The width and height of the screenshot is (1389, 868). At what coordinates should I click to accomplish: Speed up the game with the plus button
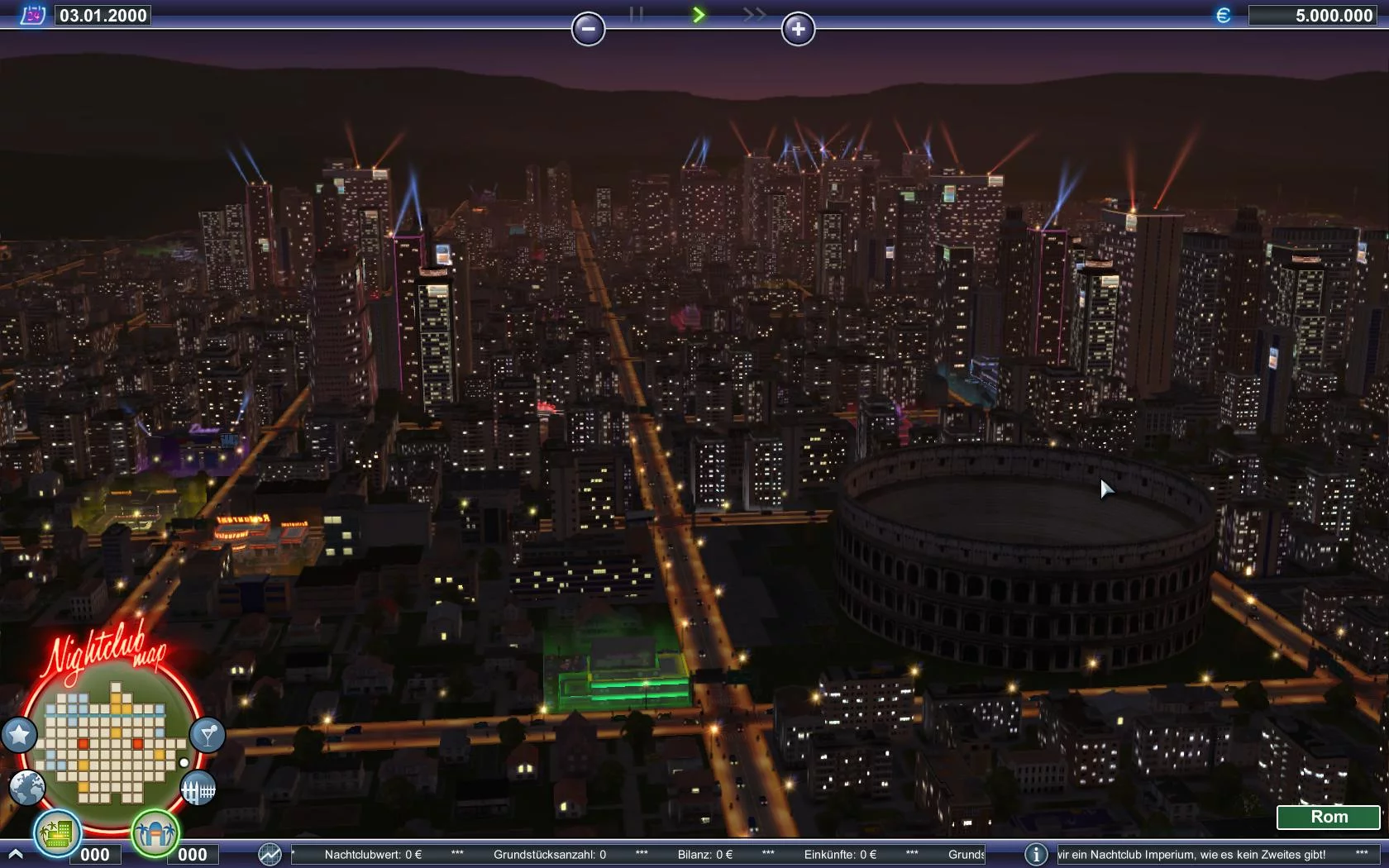798,29
